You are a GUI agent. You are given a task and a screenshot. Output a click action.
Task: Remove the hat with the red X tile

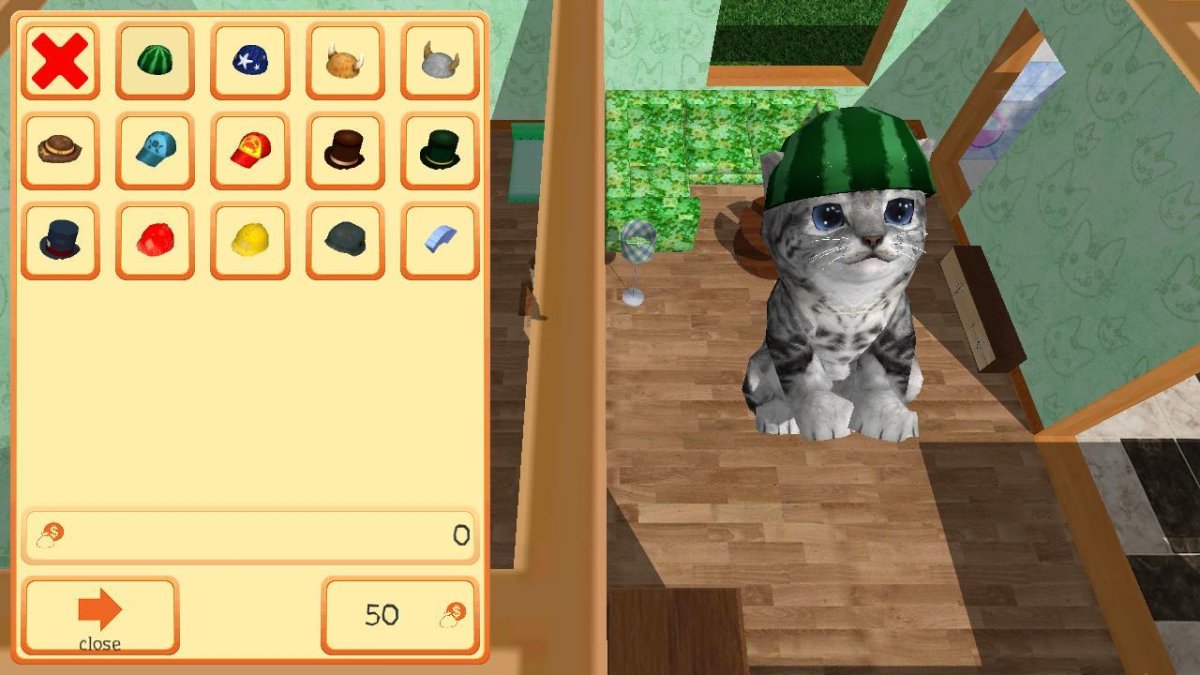tap(60, 61)
